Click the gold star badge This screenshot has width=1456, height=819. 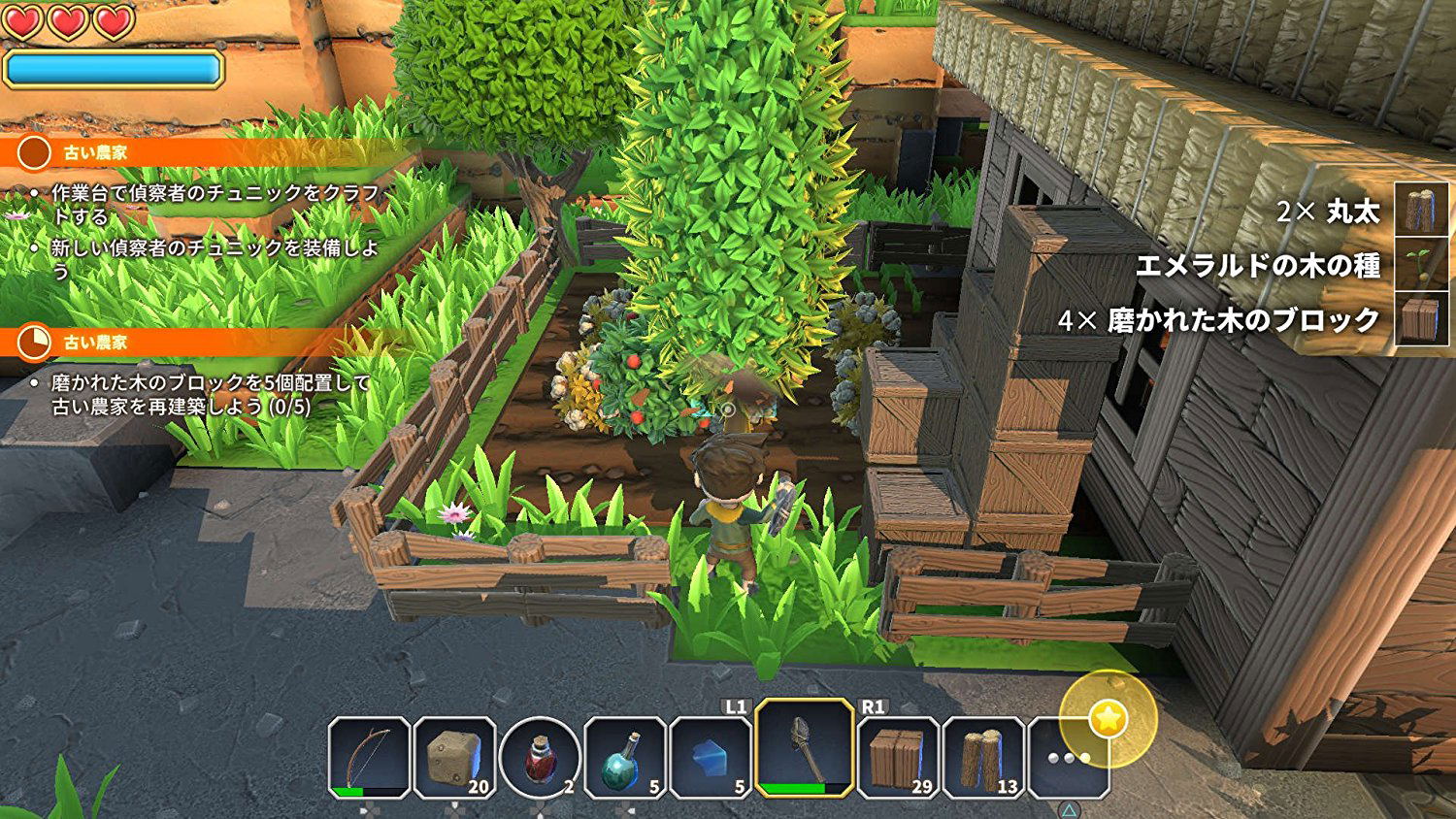(1109, 719)
